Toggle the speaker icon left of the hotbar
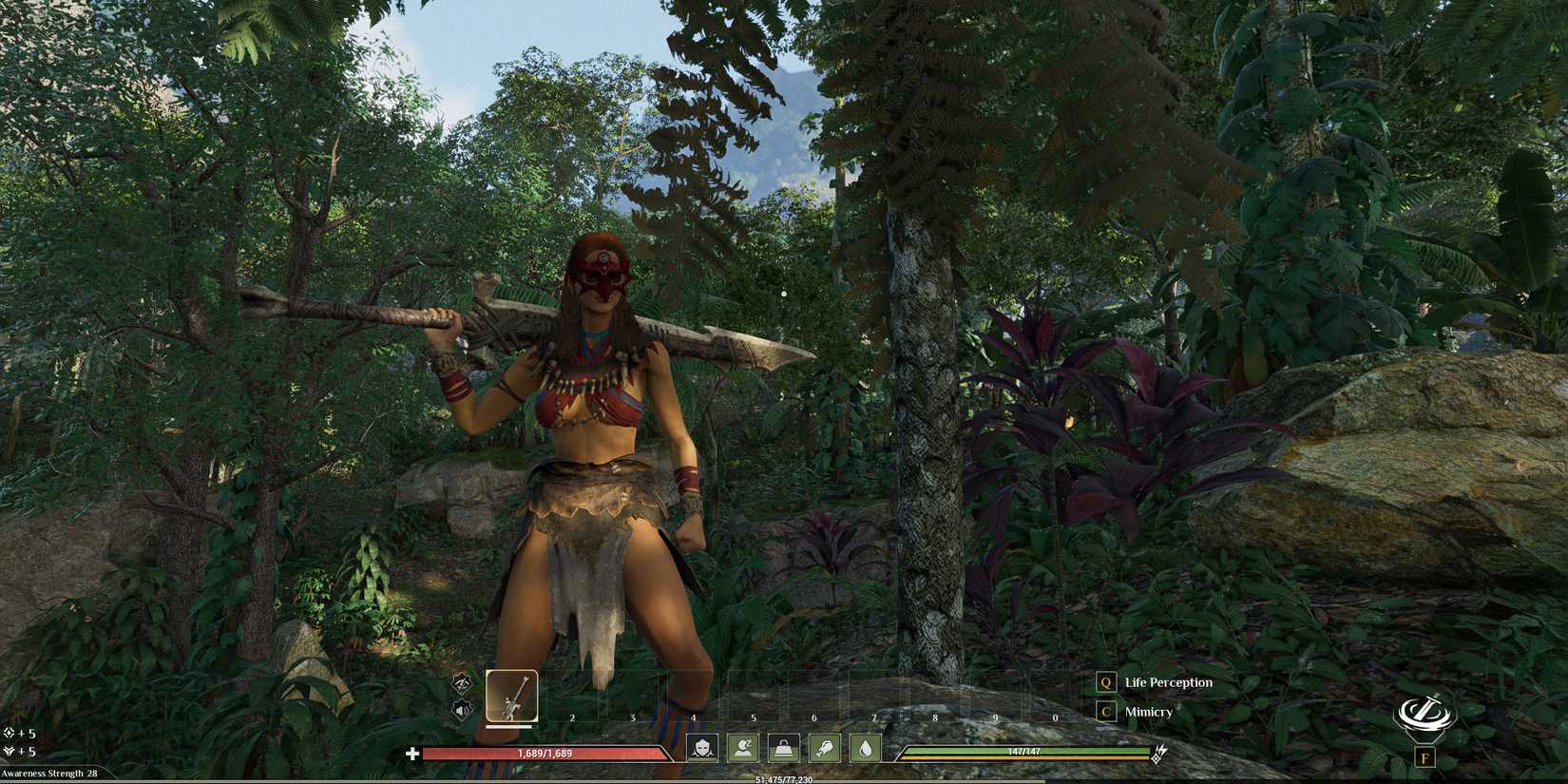The width and height of the screenshot is (1568, 784). coord(463,709)
